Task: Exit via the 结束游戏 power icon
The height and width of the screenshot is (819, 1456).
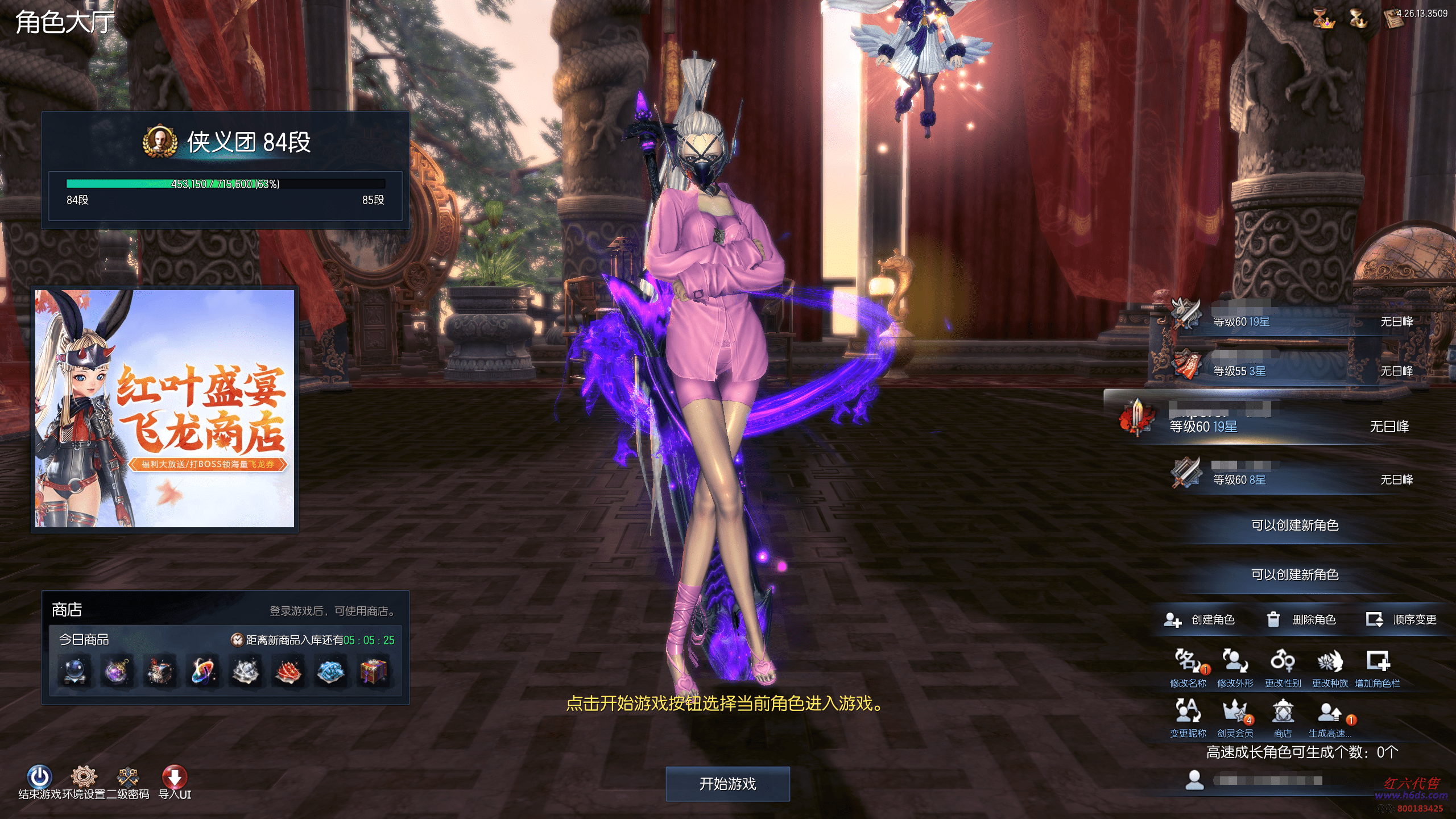Action: coord(39,777)
